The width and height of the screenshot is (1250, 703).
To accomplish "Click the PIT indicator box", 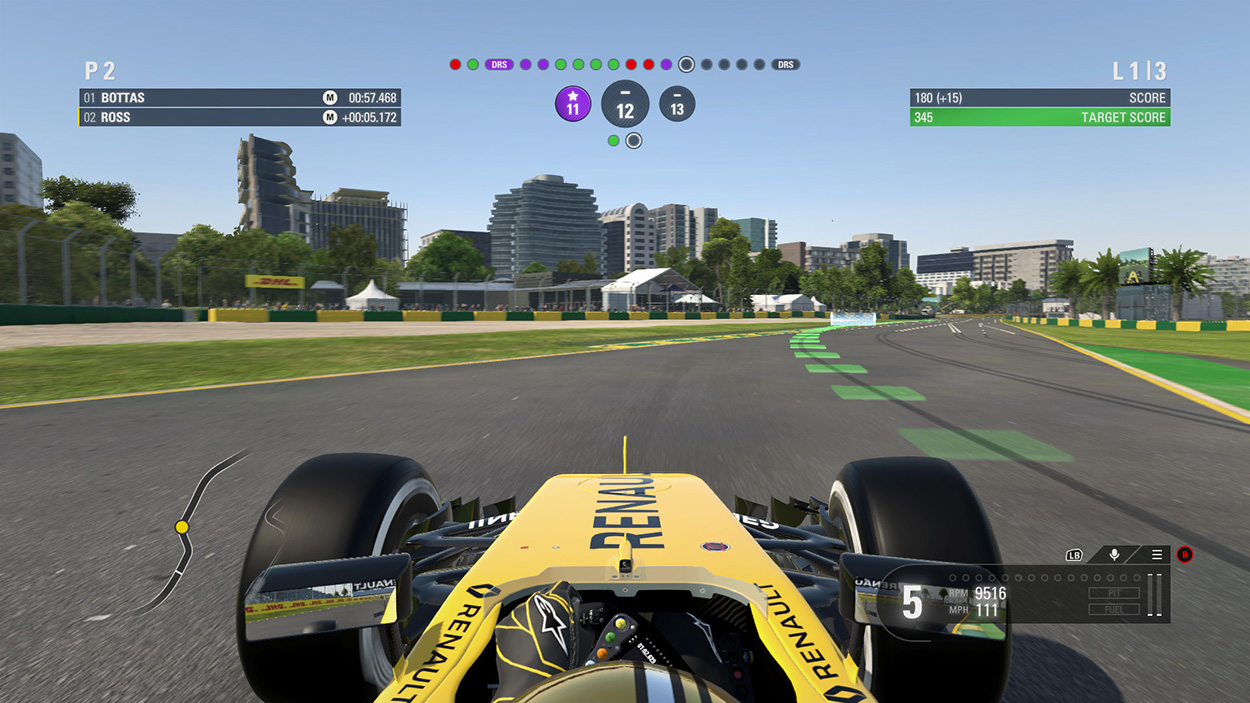I will pos(1114,593).
